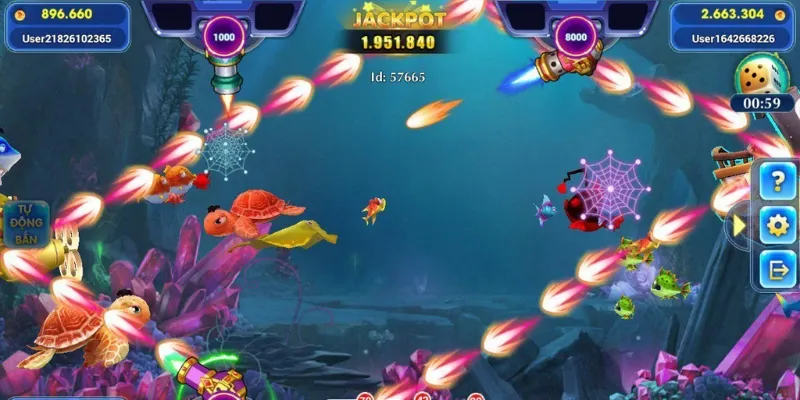
Task: Select the 8000 bet cannon badge
Action: (576, 36)
